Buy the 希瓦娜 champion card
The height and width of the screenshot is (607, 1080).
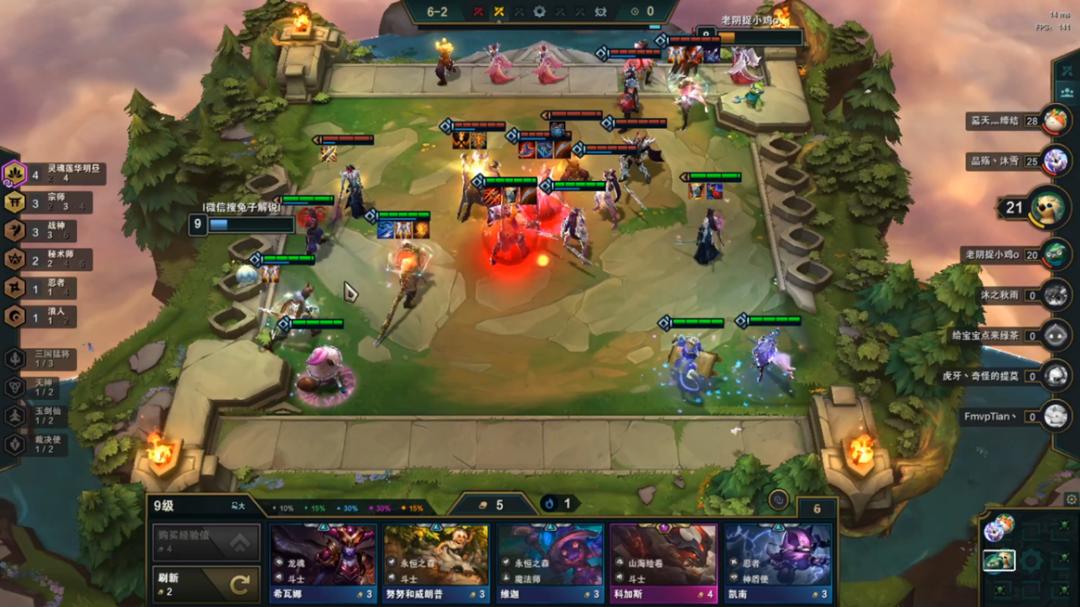322,562
